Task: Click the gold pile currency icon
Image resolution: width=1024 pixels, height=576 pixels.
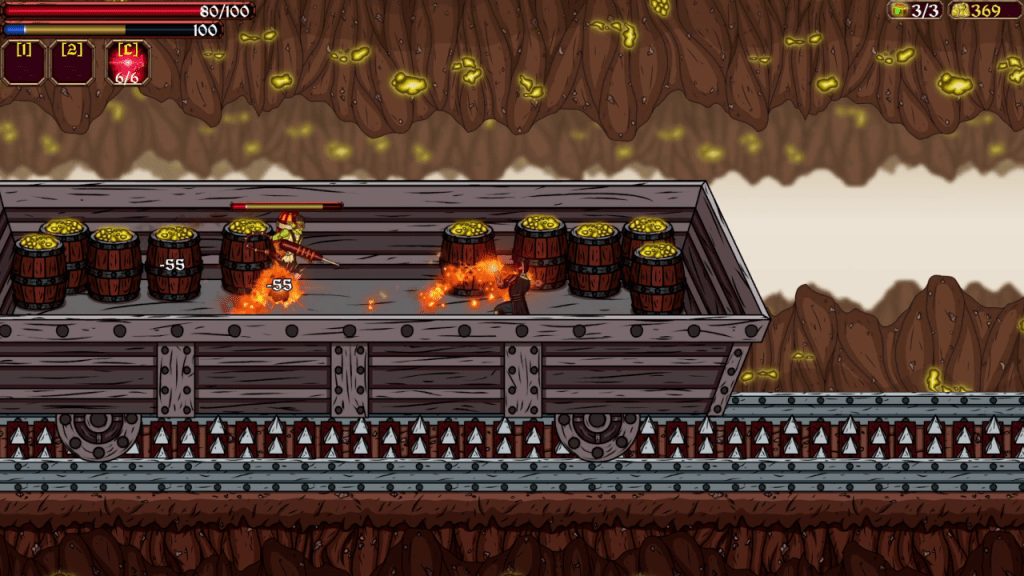Action: [x=961, y=10]
